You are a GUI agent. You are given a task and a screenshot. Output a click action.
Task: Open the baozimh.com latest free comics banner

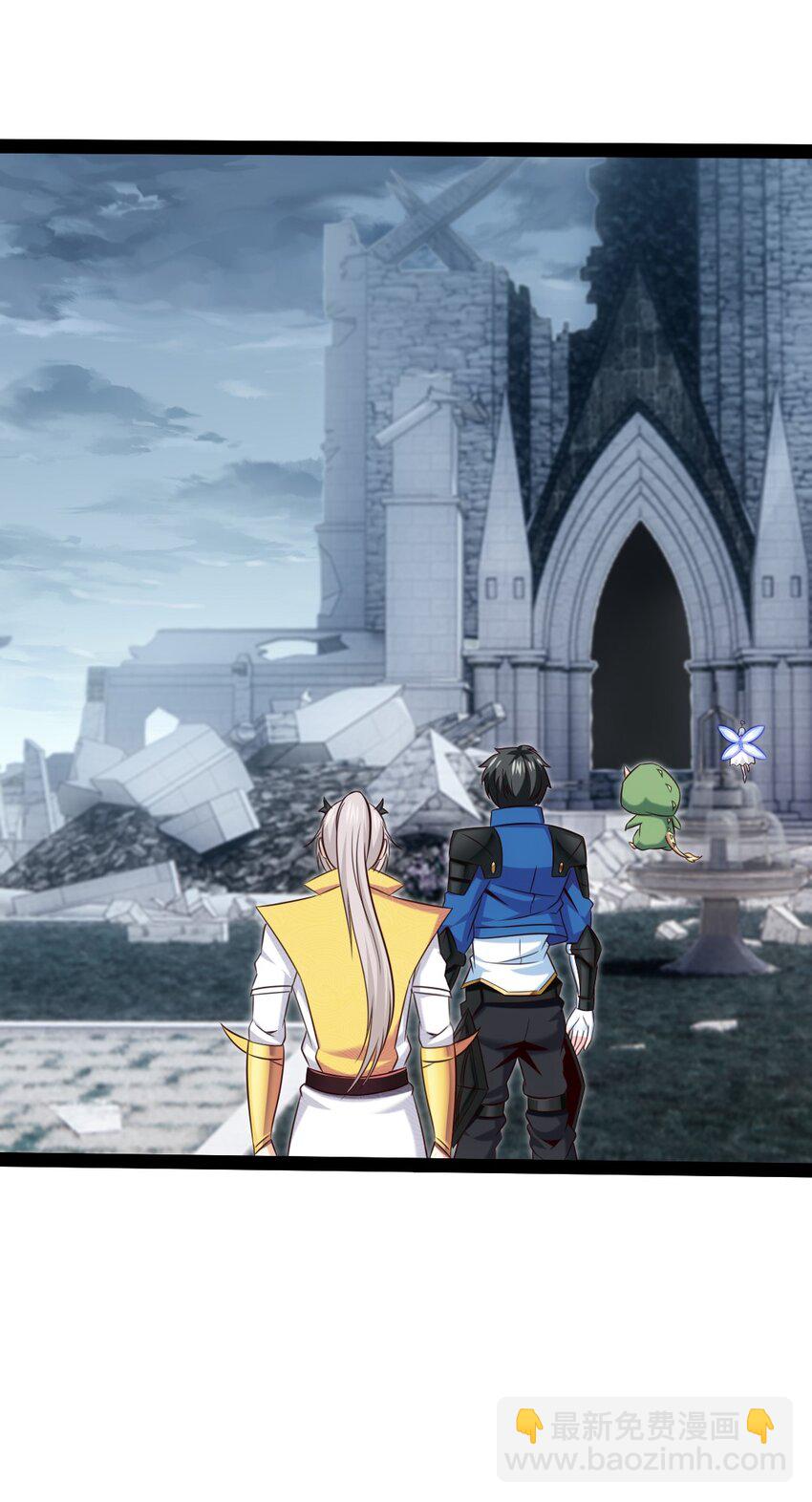(x=645, y=1440)
